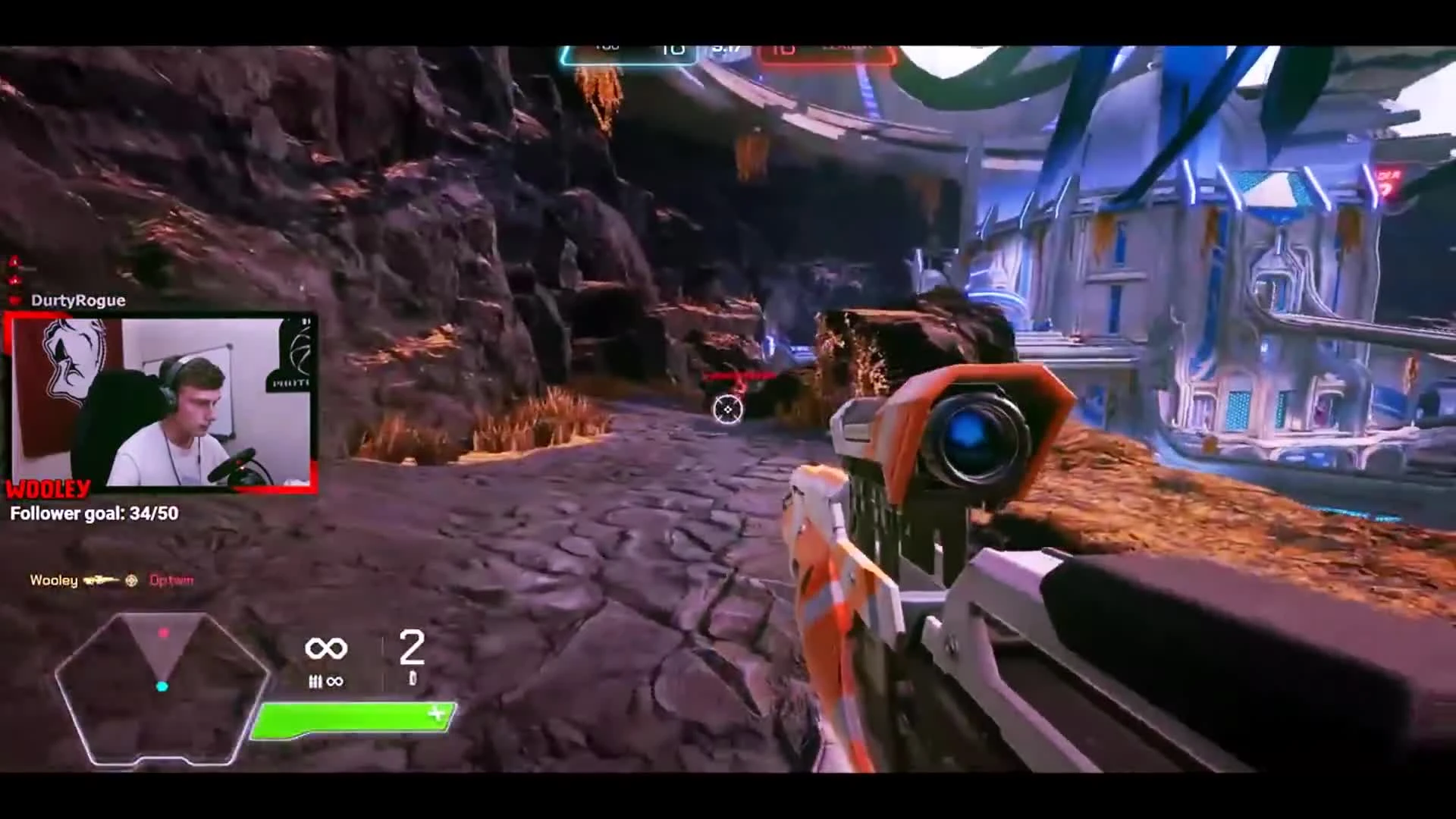
Task: Toggle the cyan player marker on the minimap
Action: (x=162, y=687)
